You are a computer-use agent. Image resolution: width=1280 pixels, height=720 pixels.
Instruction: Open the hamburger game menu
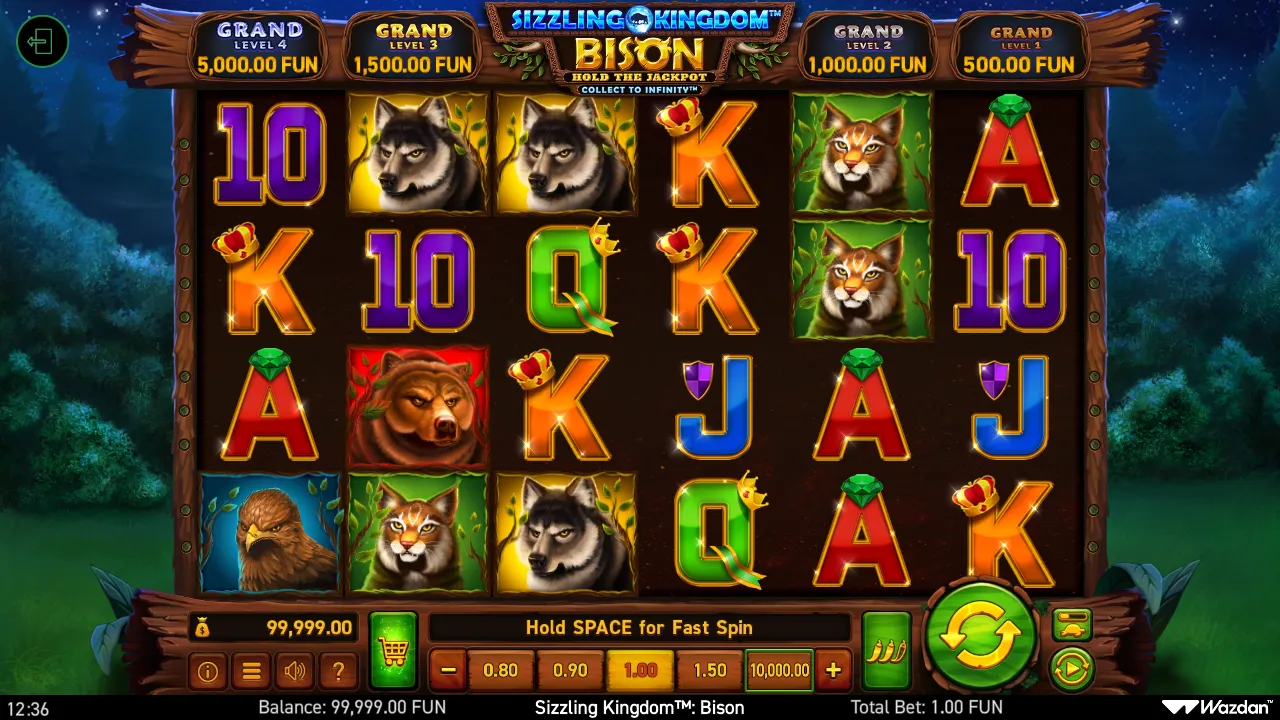[250, 671]
